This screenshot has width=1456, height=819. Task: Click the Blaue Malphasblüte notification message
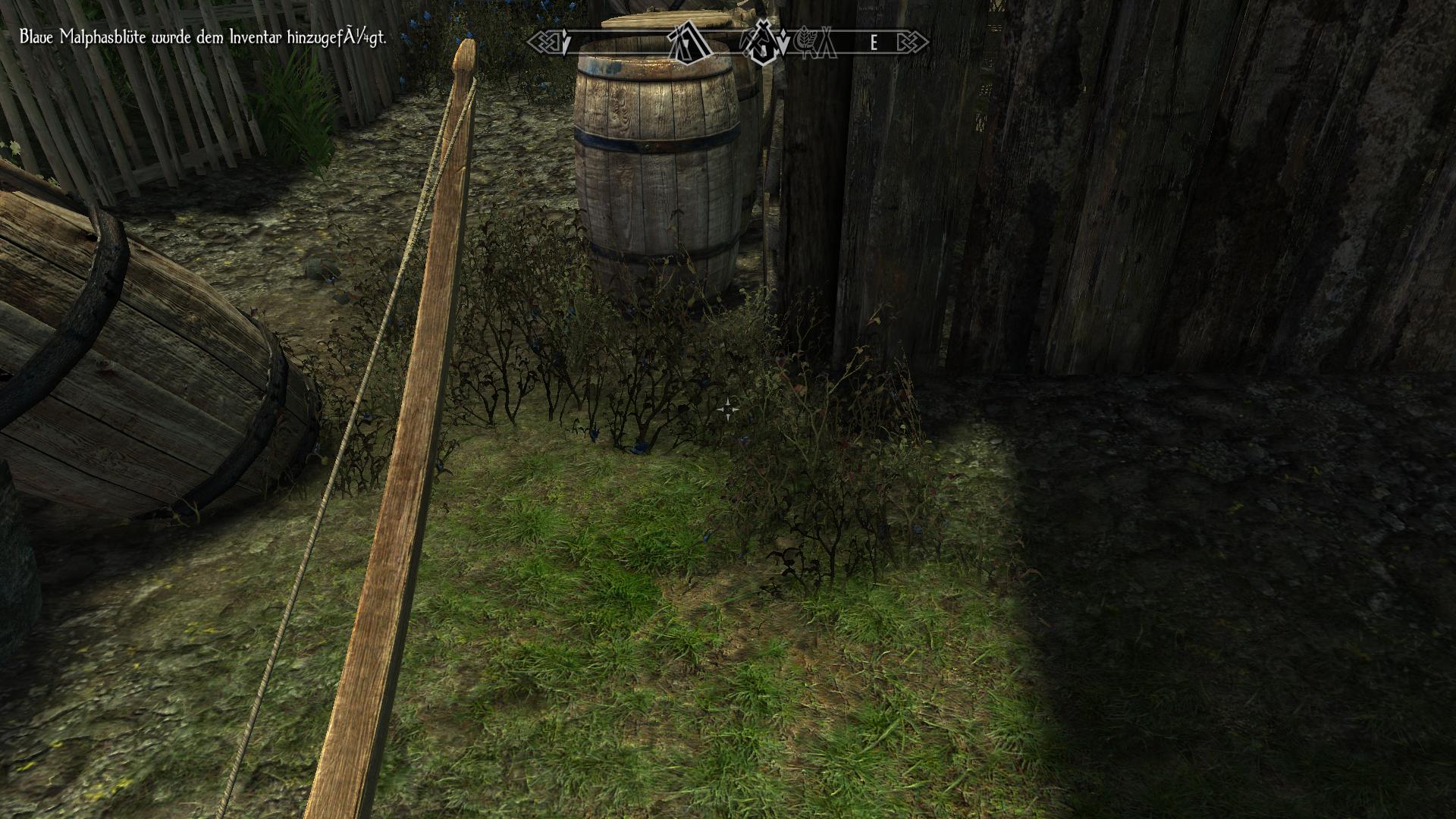pos(201,35)
